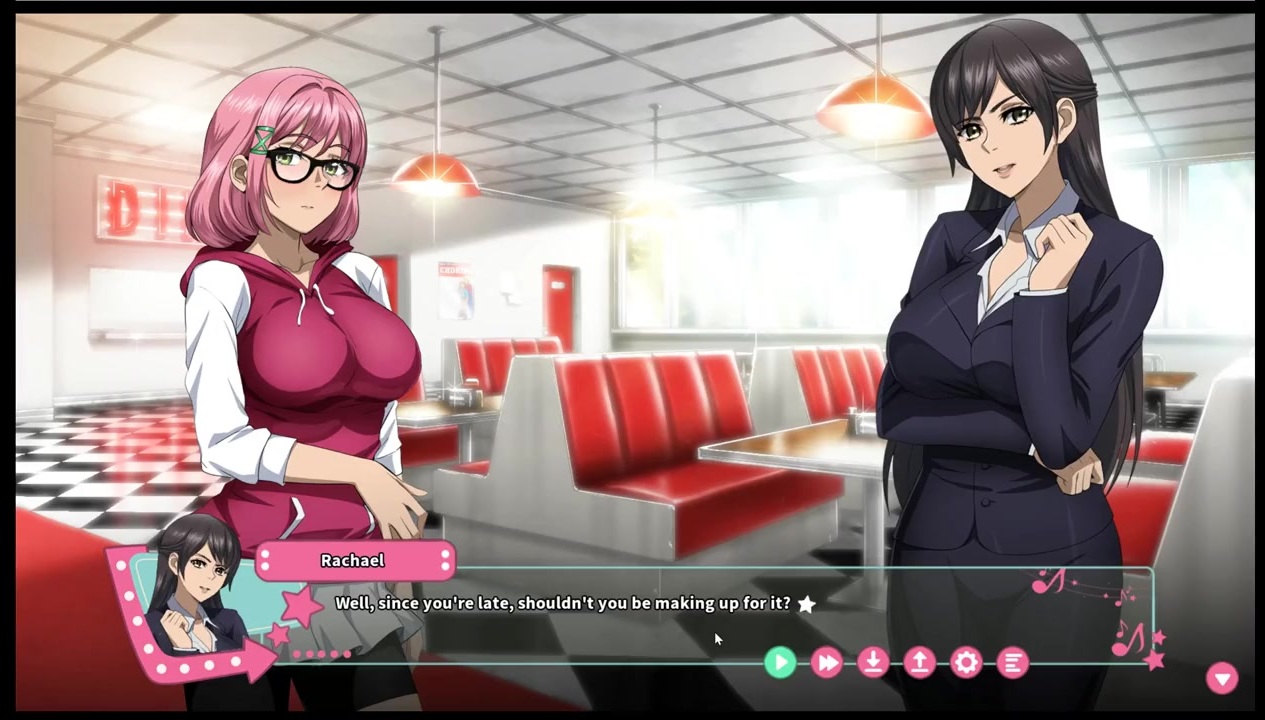The image size is (1265, 720).
Task: Activate the fast-forward skip button
Action: tap(827, 662)
